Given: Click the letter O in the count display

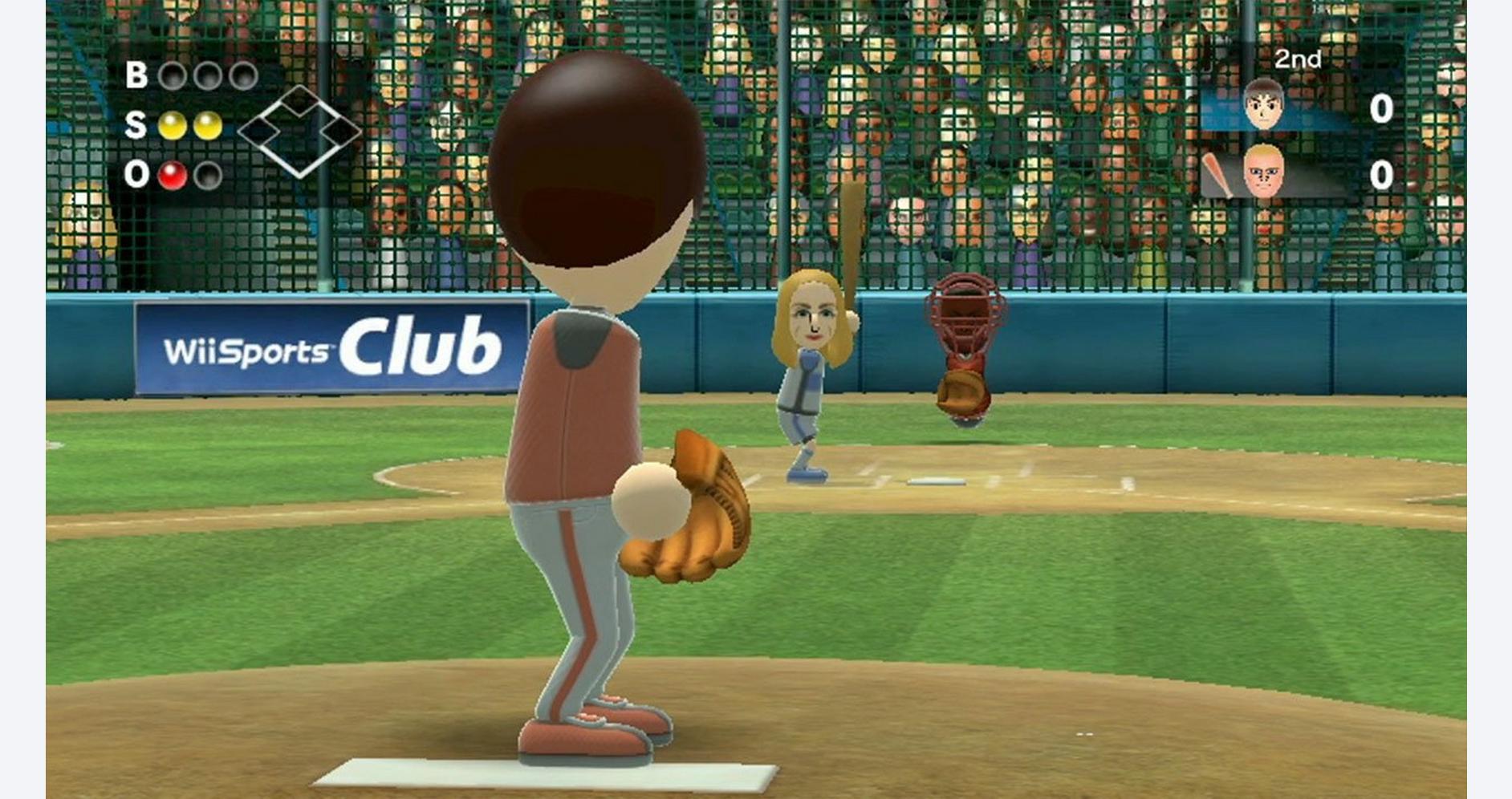Looking at the screenshot, I should point(136,175).
